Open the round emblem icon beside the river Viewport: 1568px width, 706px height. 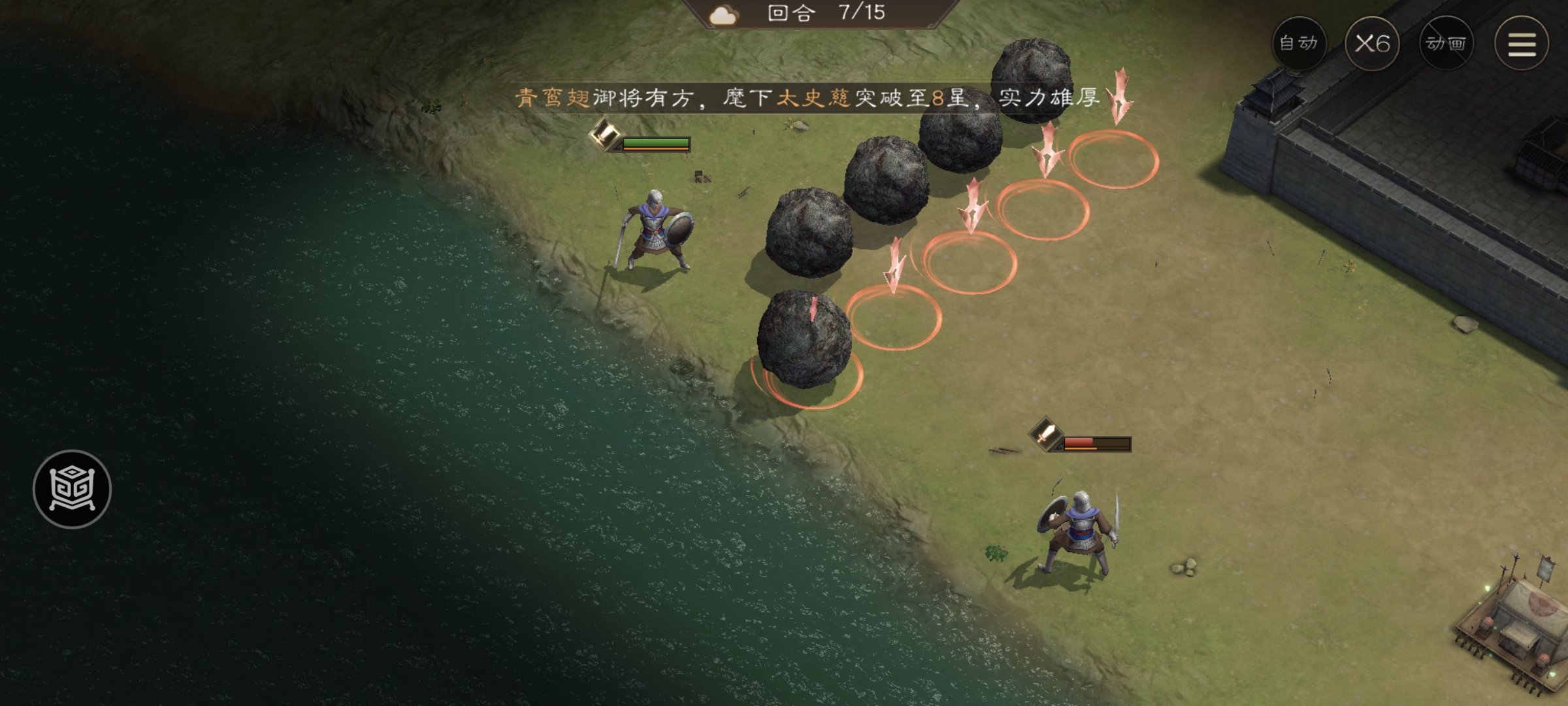click(72, 489)
